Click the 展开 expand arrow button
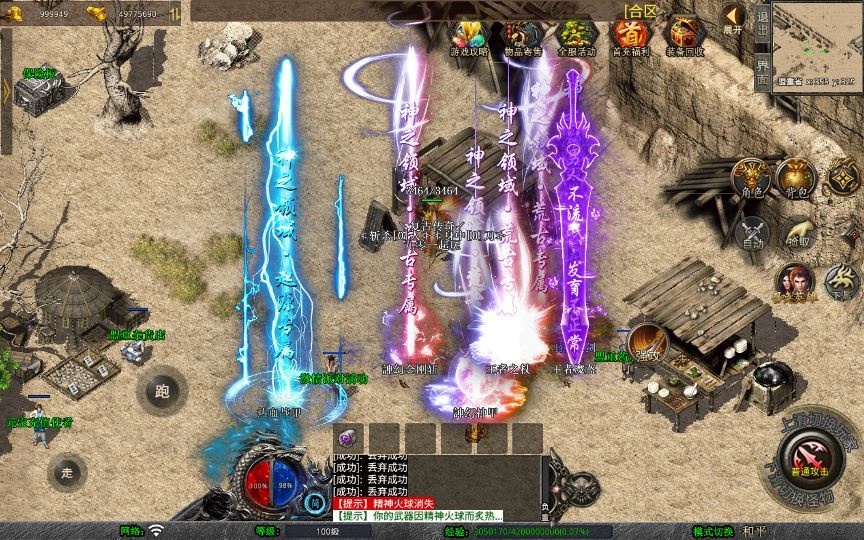This screenshot has height=540, width=864. click(x=733, y=19)
